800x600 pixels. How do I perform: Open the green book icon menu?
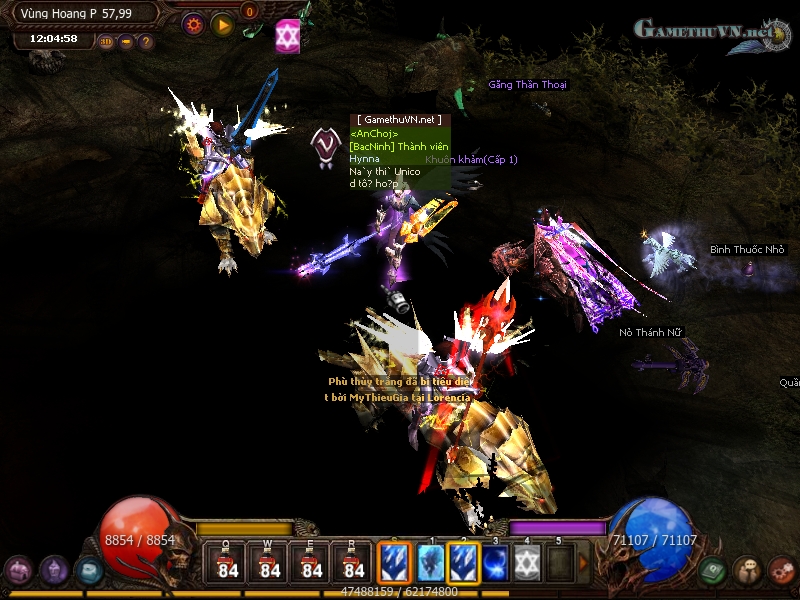click(713, 570)
